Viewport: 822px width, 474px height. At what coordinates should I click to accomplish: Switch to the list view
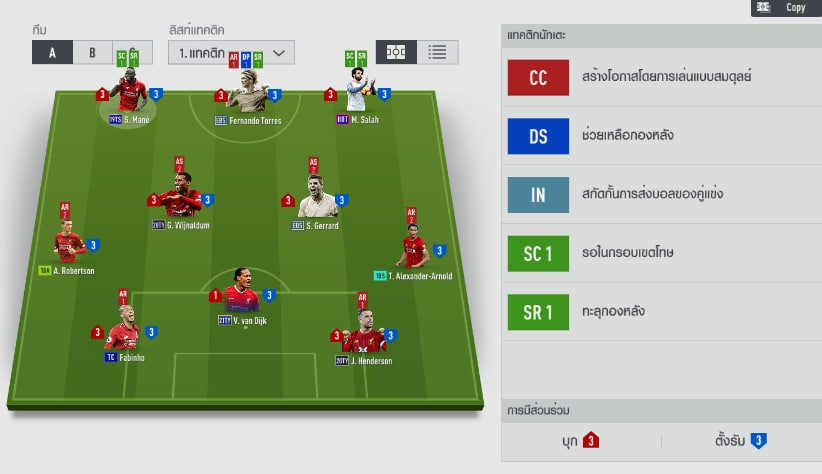point(437,52)
